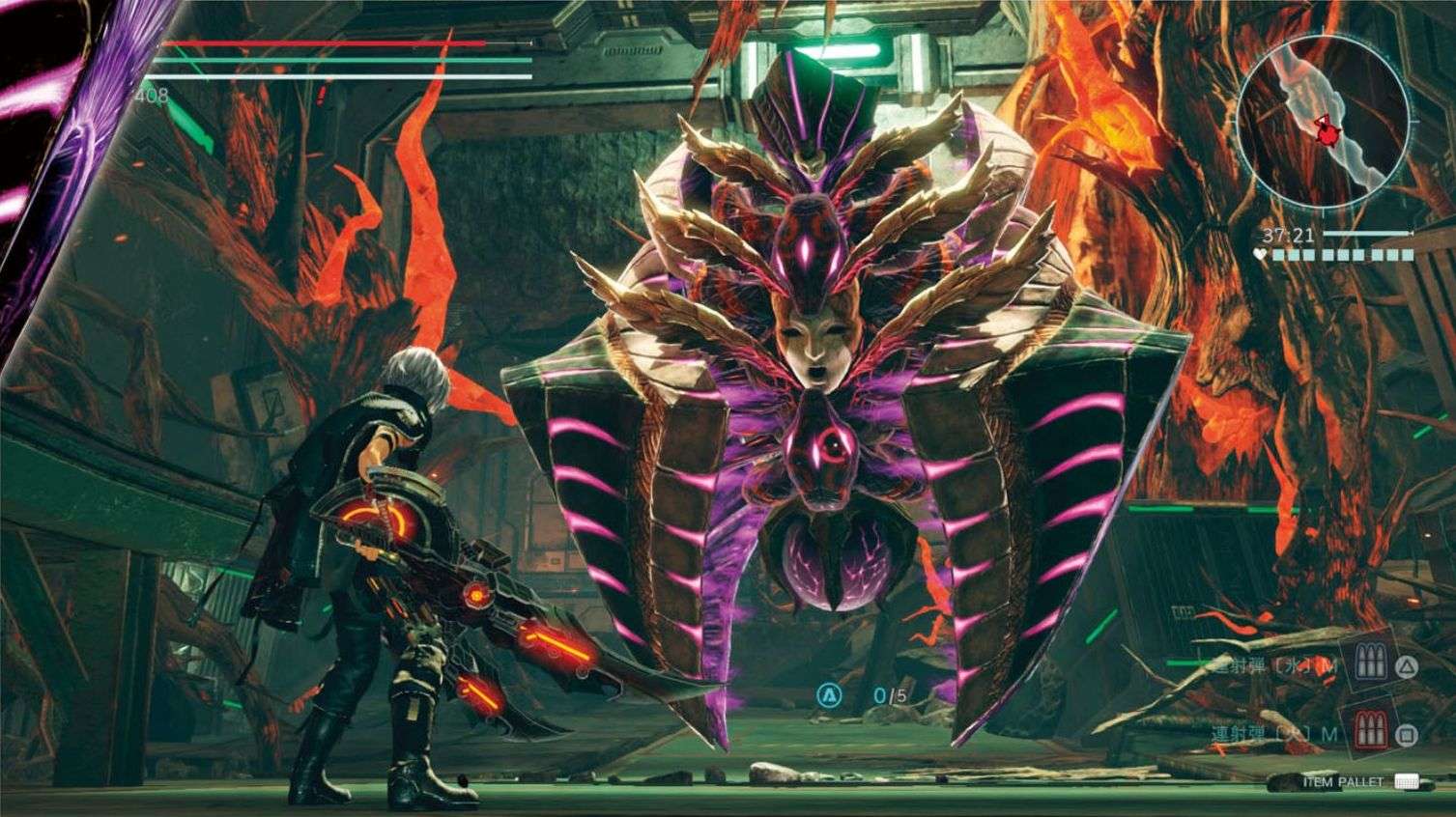Click the triangle button prompt beside the ice ammo

pyautogui.click(x=1406, y=668)
